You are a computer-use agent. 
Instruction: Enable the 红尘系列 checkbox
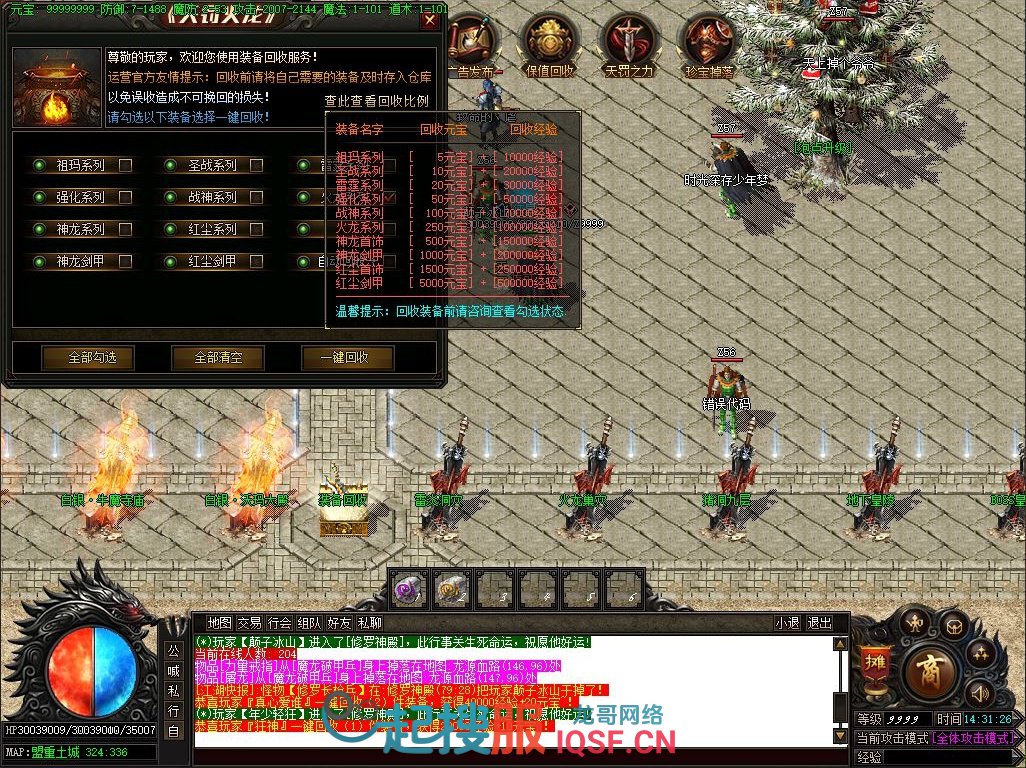tap(257, 230)
